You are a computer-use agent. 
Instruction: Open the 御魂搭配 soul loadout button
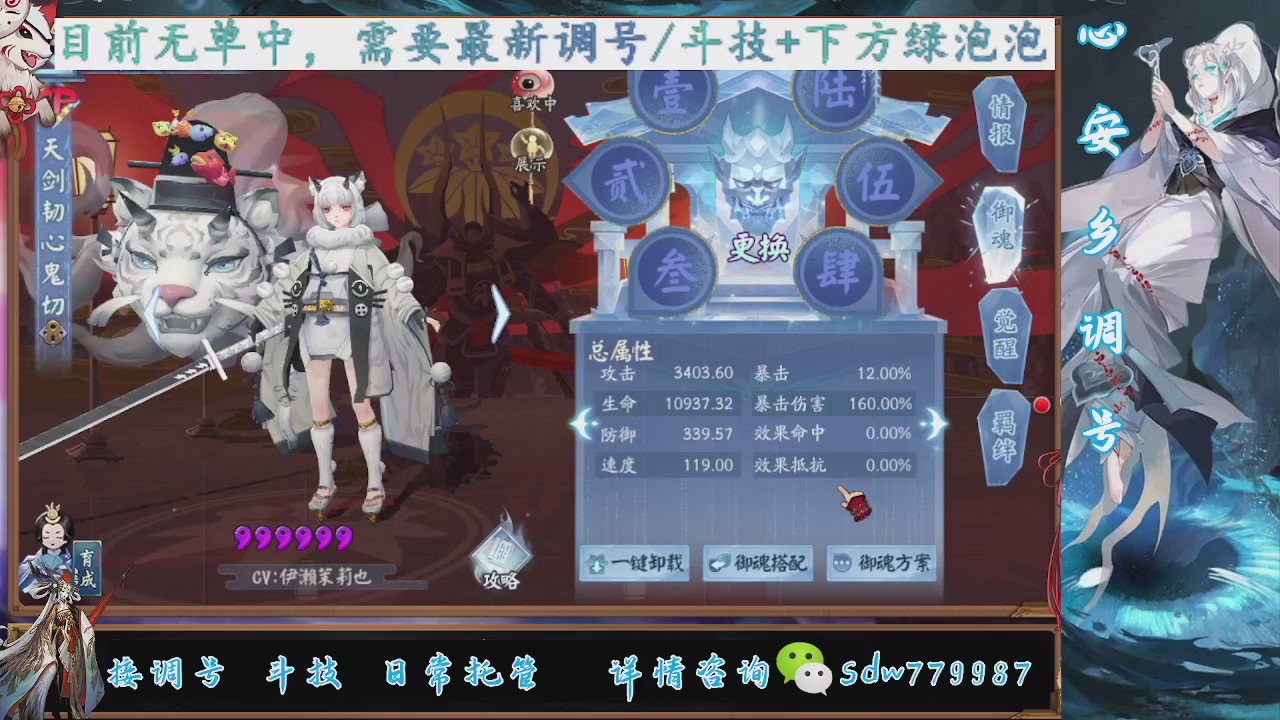coord(759,563)
